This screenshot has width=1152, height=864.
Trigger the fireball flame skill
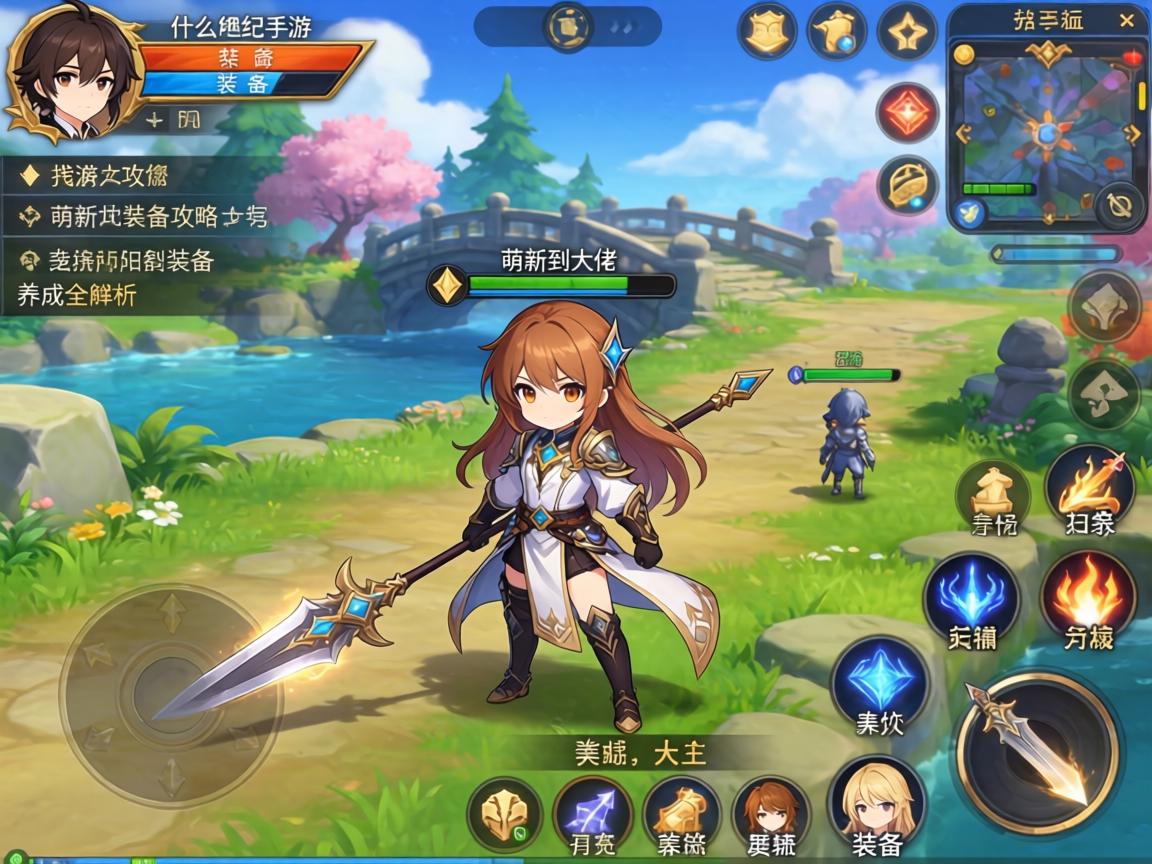pos(1088,598)
